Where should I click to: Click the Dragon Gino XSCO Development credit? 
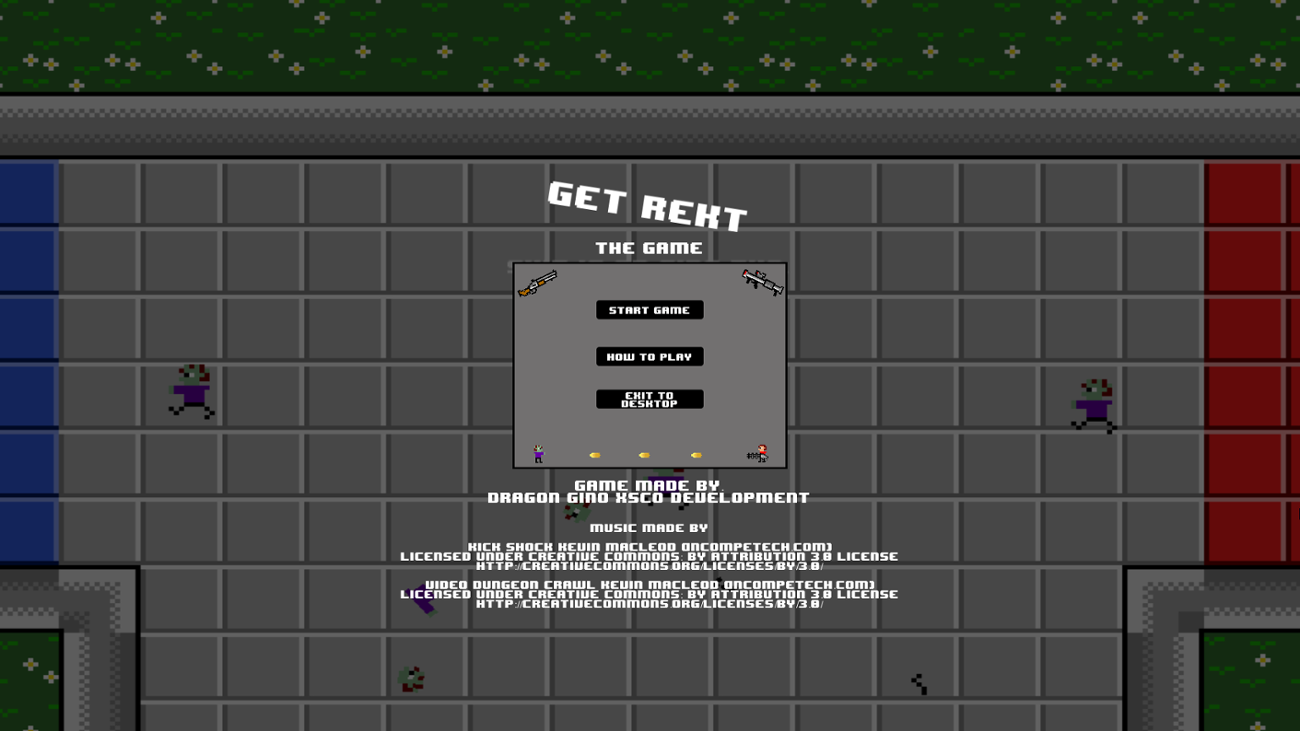pyautogui.click(x=650, y=497)
